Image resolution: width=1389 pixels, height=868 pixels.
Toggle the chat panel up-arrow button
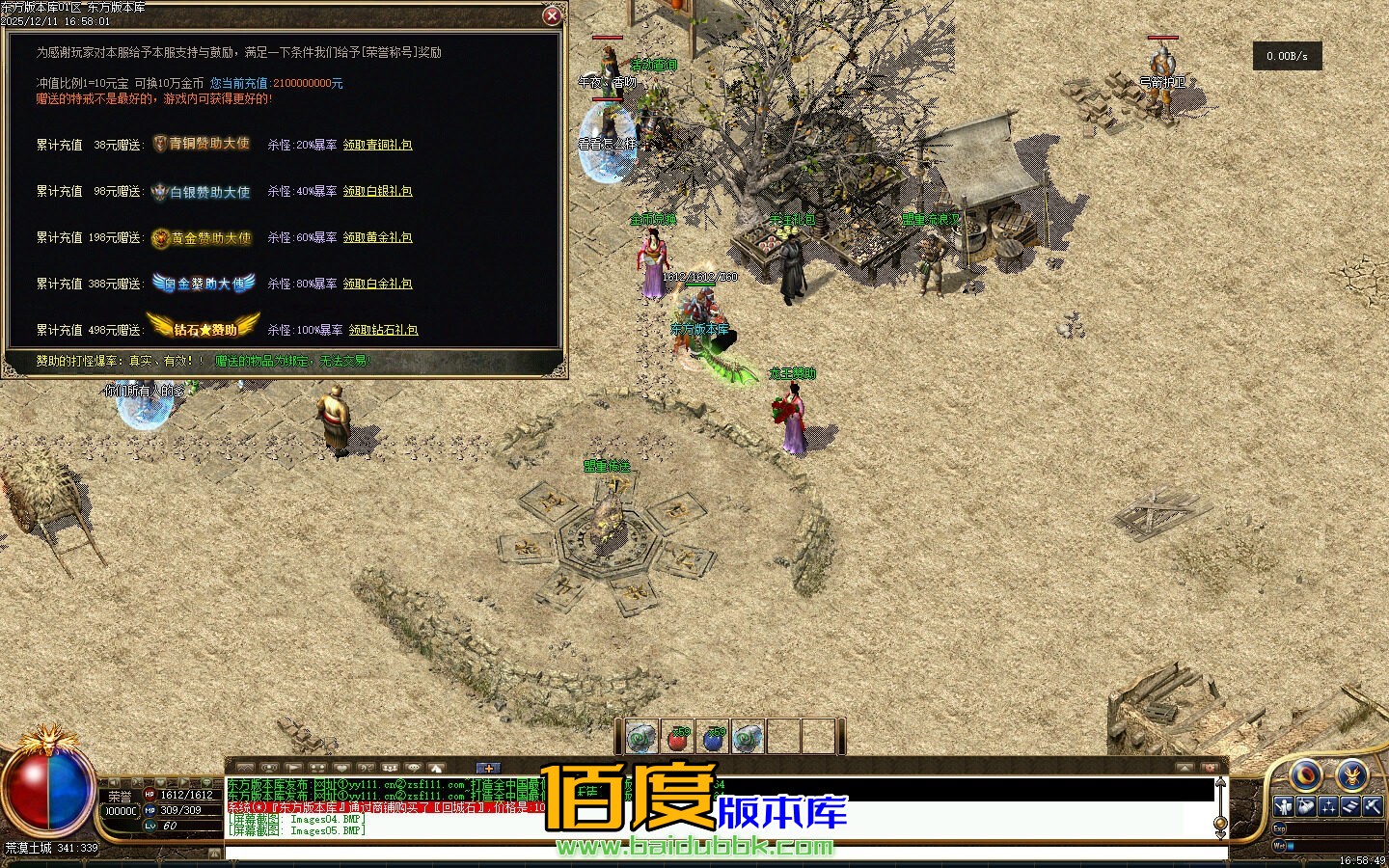[x=1185, y=768]
